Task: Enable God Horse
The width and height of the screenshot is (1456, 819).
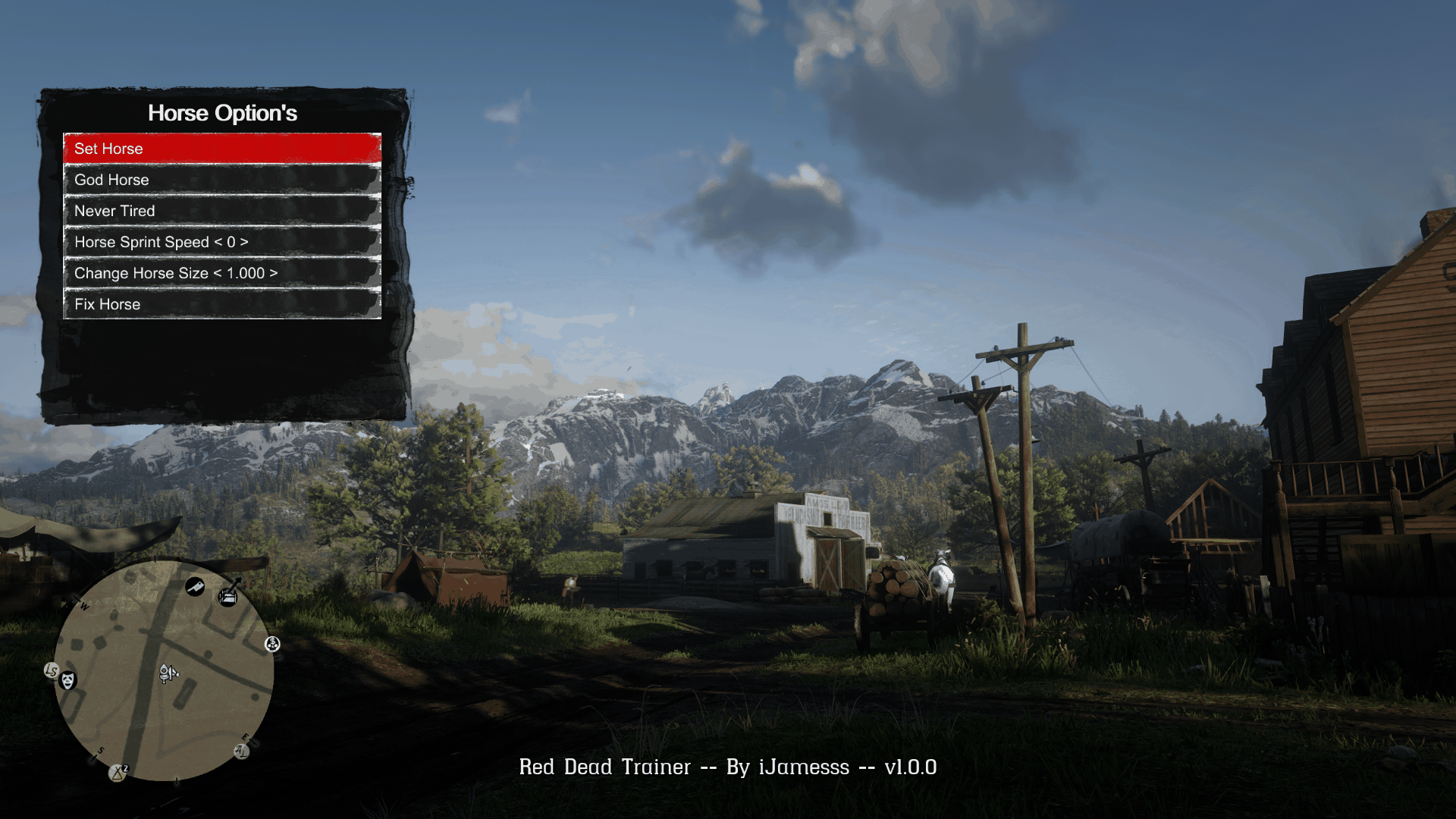Action: point(220,180)
